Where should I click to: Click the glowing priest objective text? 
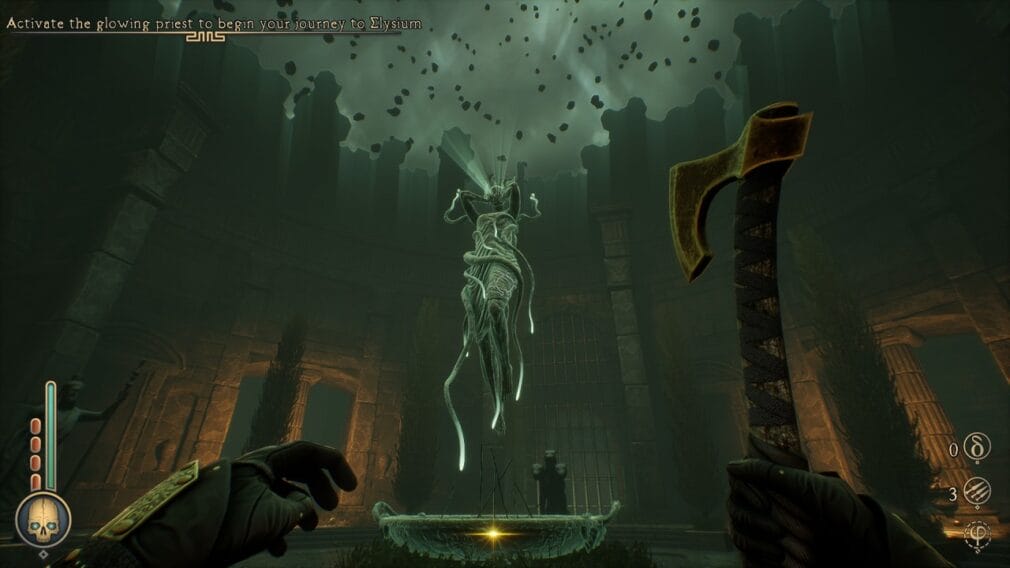214,23
